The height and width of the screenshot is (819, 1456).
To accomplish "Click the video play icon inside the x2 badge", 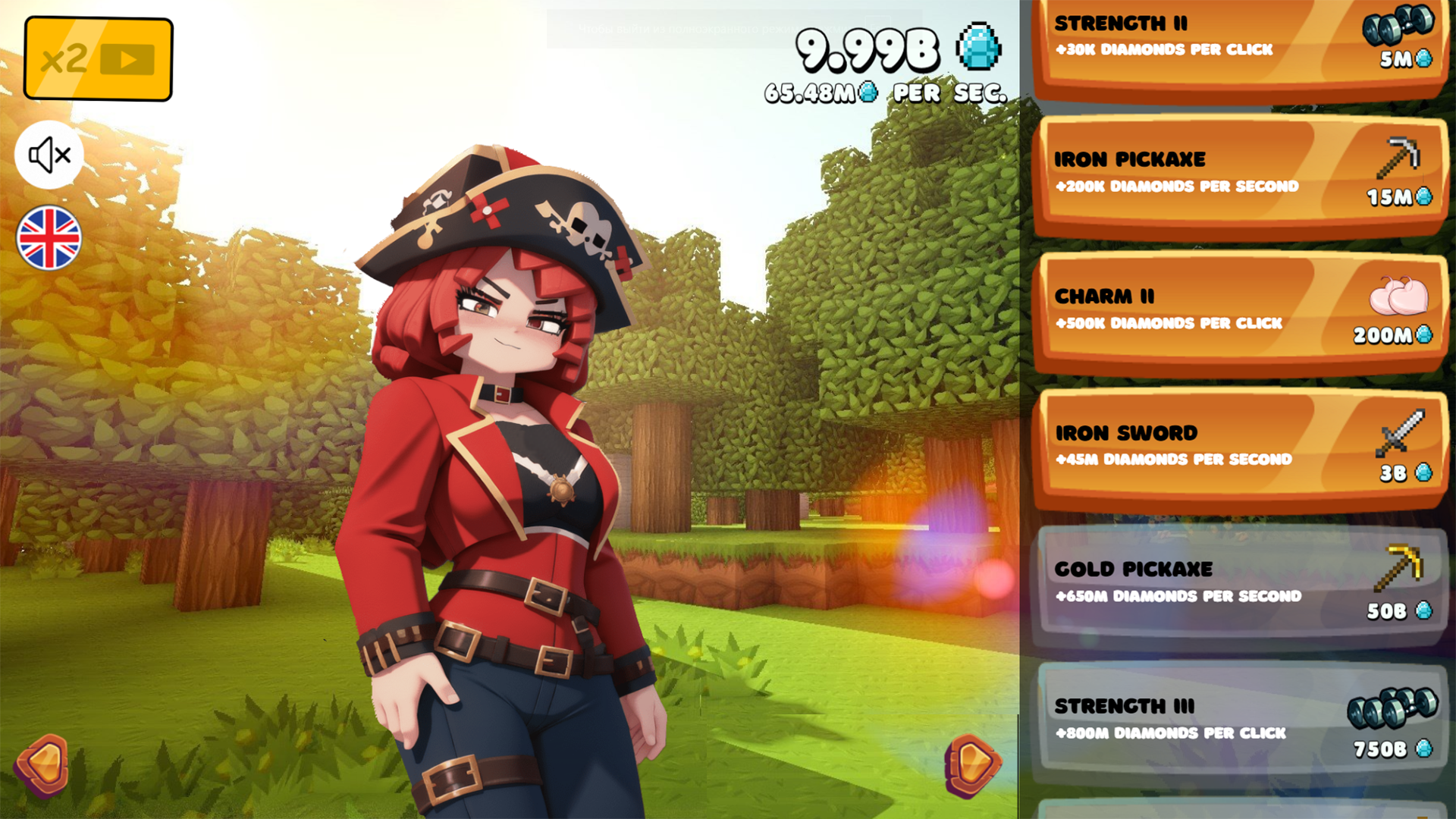I will point(127,58).
